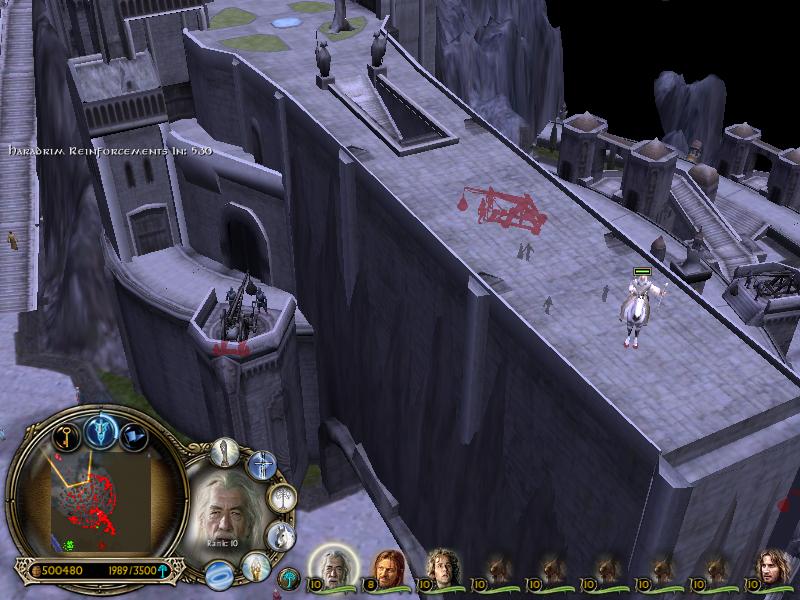Open objectives with the flag icon
The image size is (800, 600).
135,435
